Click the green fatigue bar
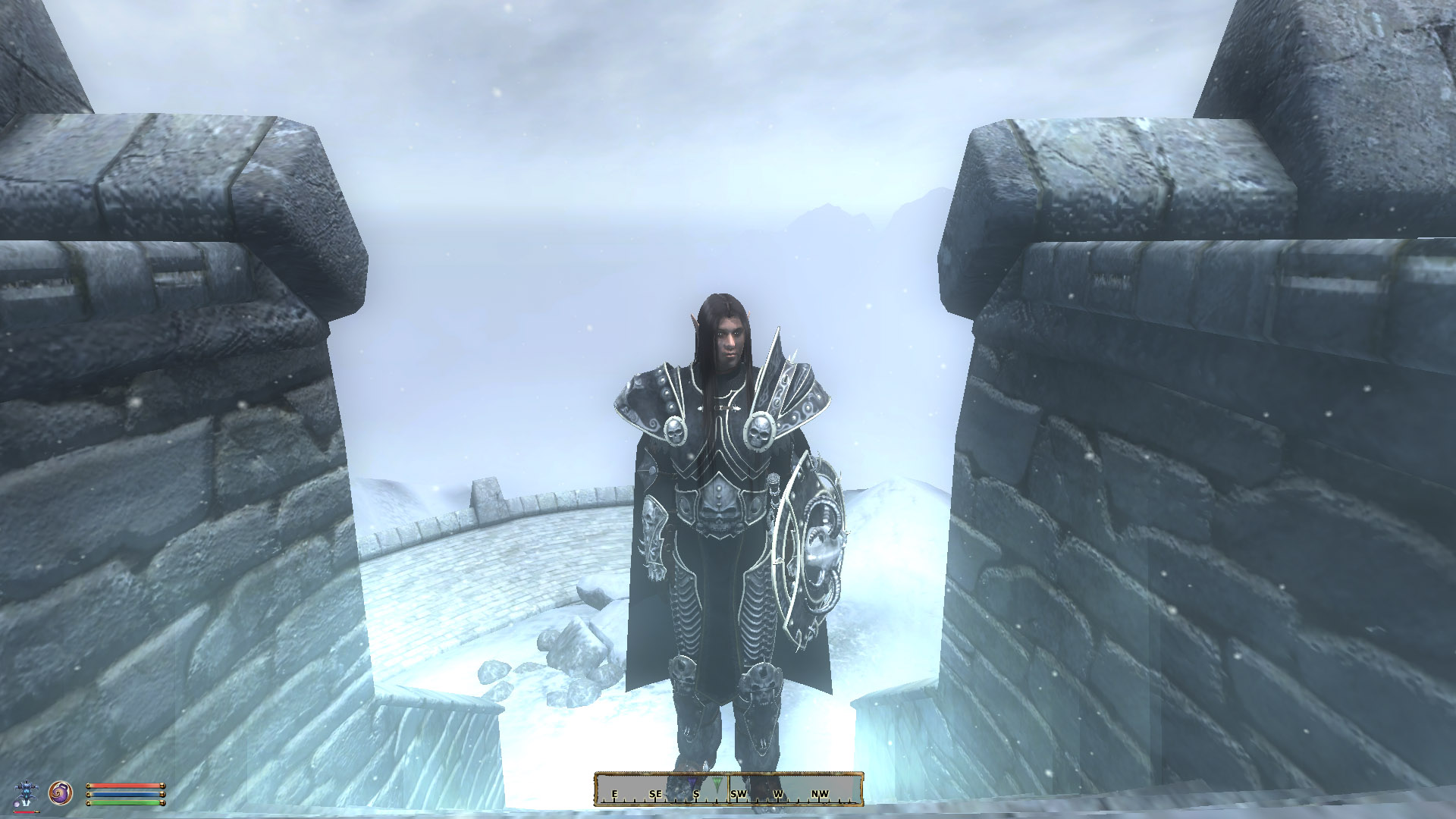This screenshot has height=819, width=1456. tap(124, 802)
